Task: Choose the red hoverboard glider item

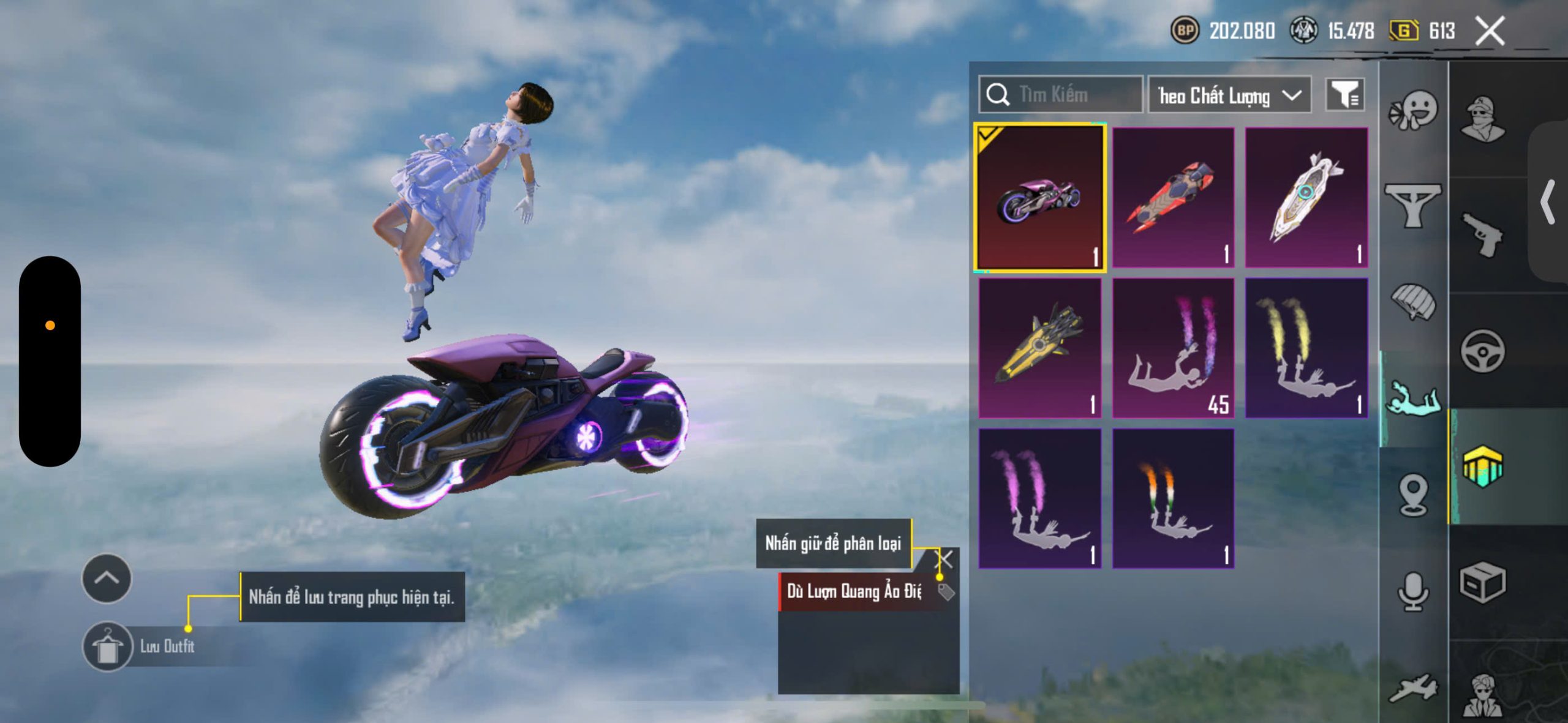Action: (x=1173, y=197)
